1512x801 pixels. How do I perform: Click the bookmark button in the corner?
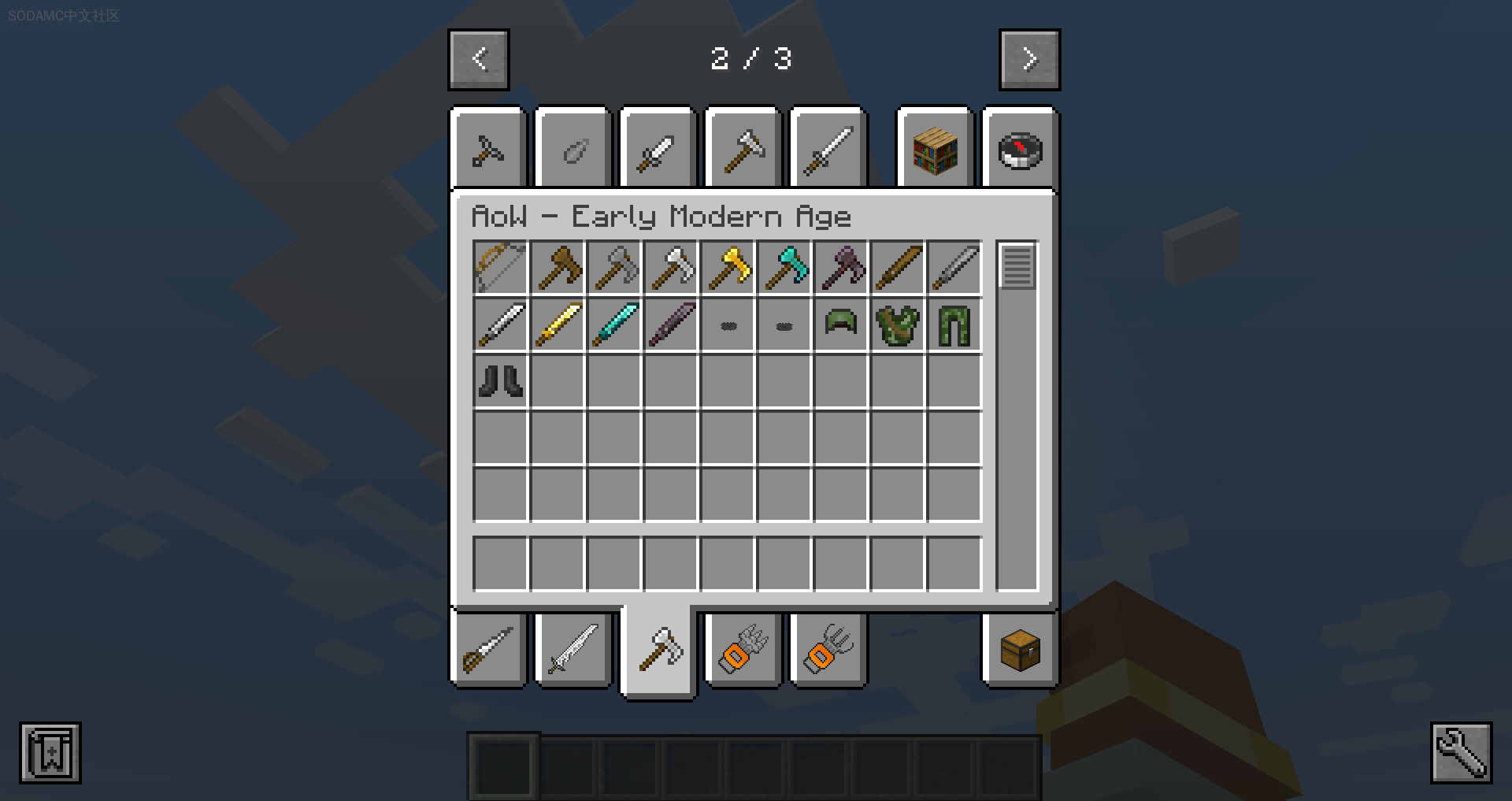tap(50, 752)
